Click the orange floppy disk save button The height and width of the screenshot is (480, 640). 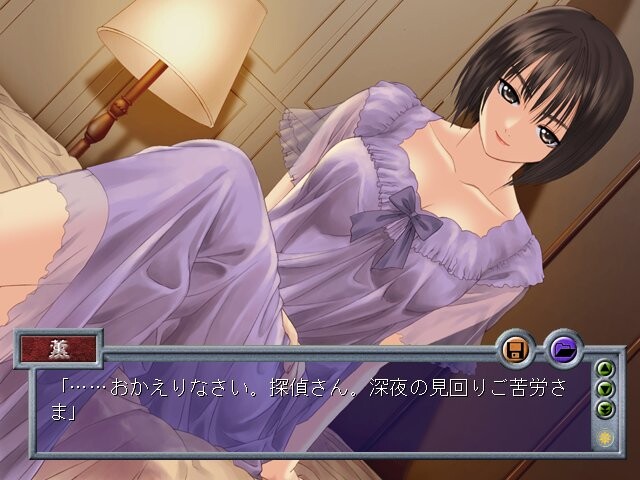(x=516, y=350)
